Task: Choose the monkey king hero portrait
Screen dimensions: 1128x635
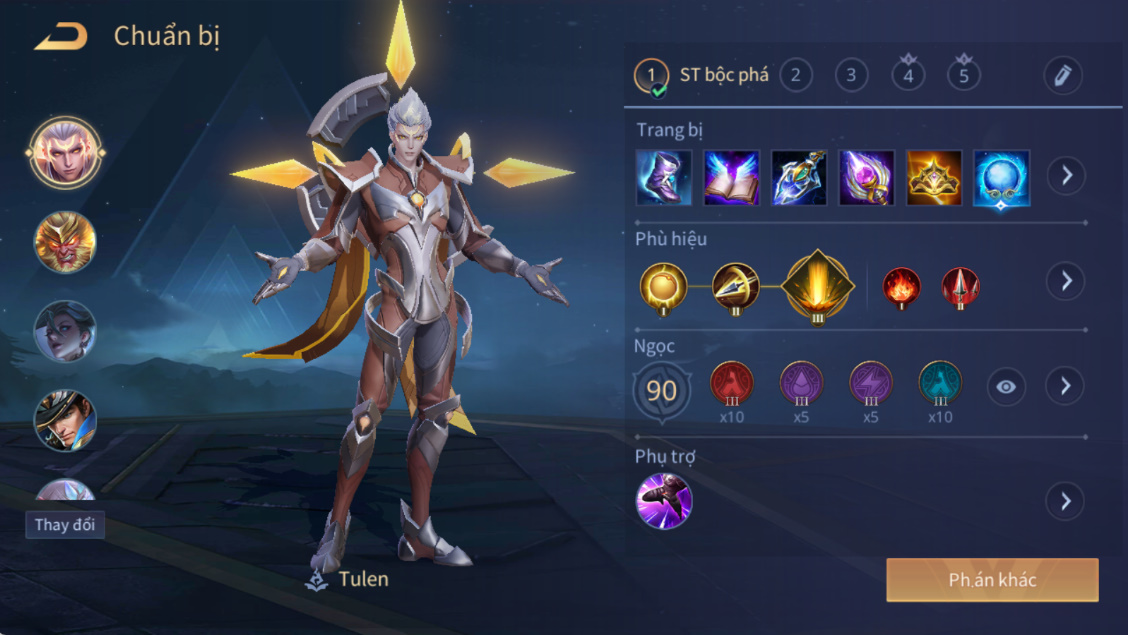Action: (x=65, y=242)
